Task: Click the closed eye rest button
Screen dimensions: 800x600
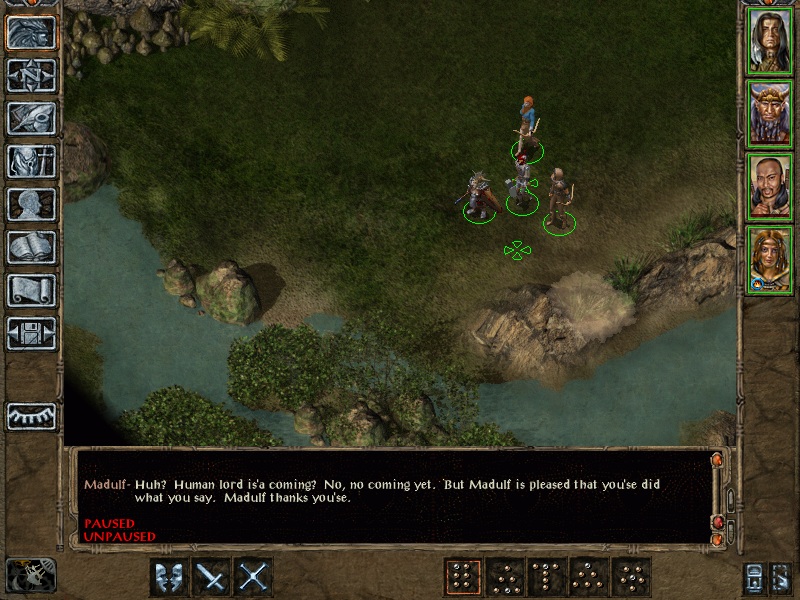Action: click(32, 416)
